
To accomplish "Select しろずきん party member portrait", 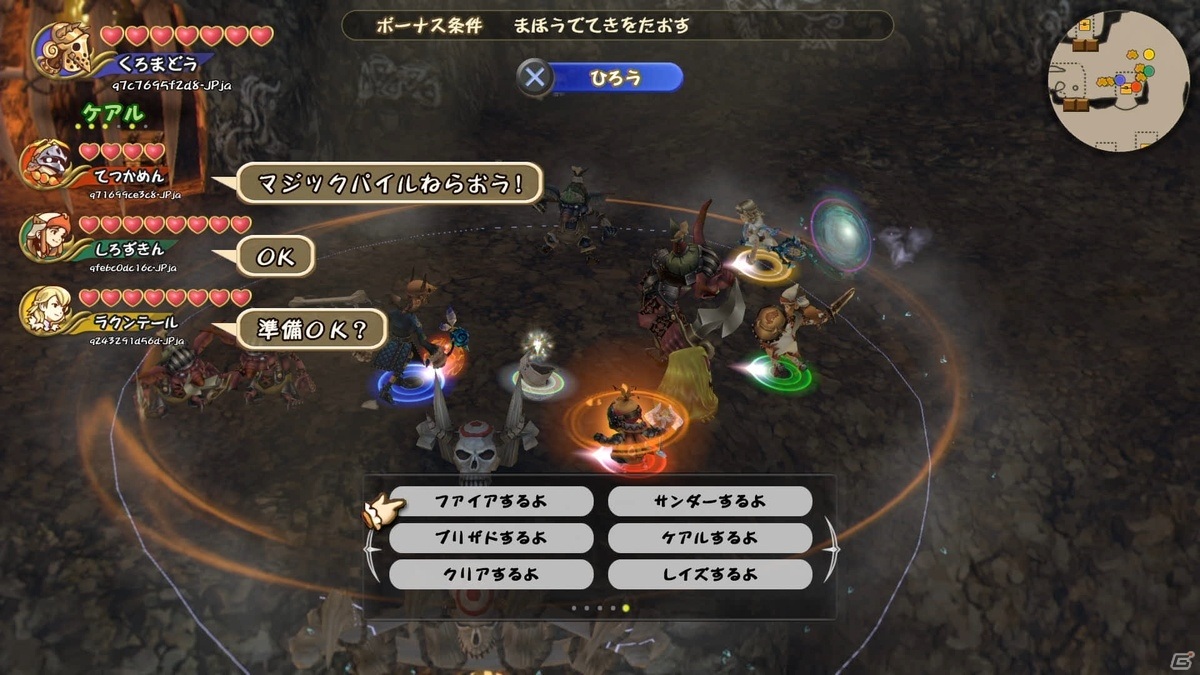I will [x=47, y=237].
